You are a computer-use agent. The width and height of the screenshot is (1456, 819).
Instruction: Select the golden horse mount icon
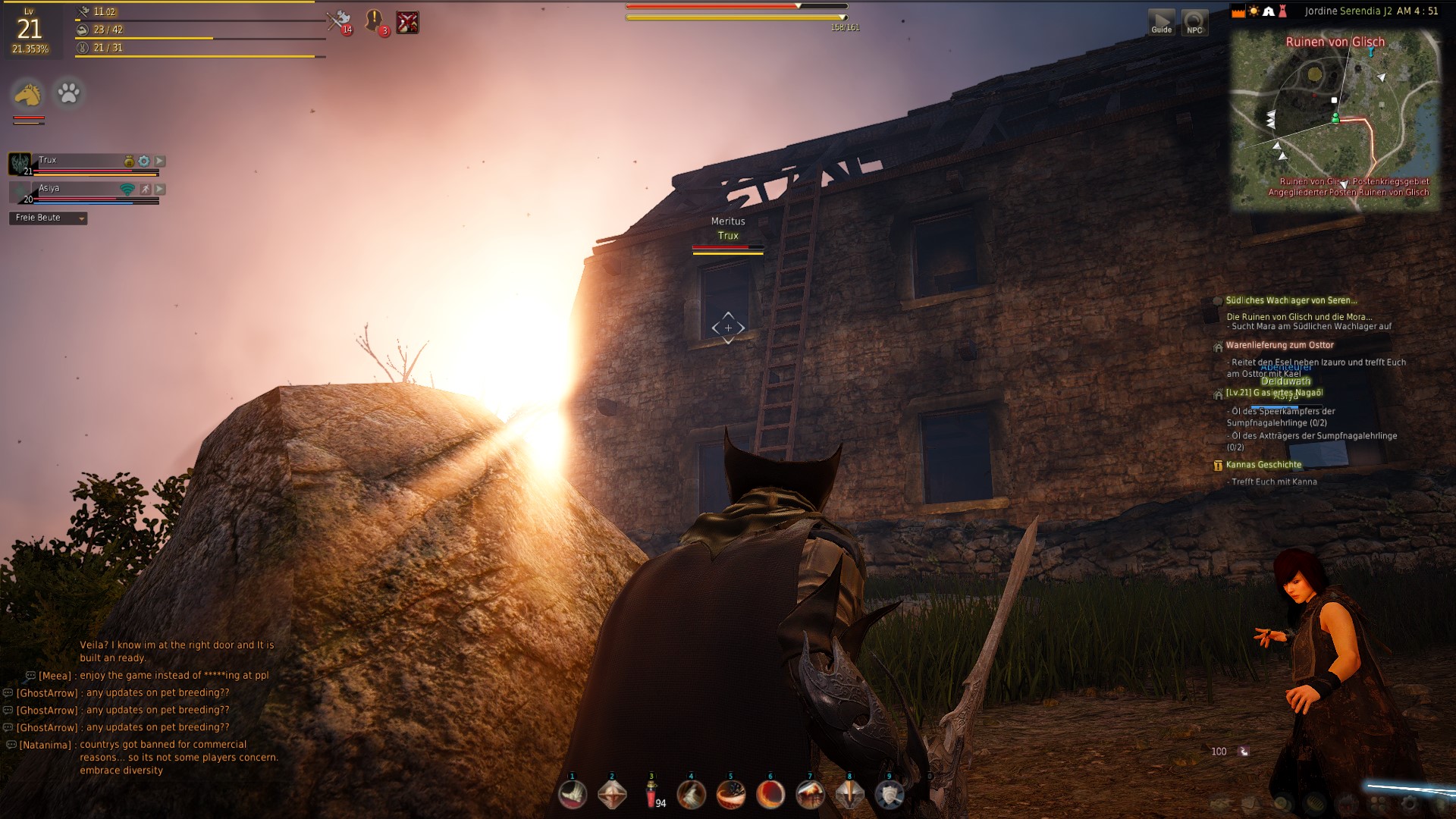pyautogui.click(x=28, y=94)
